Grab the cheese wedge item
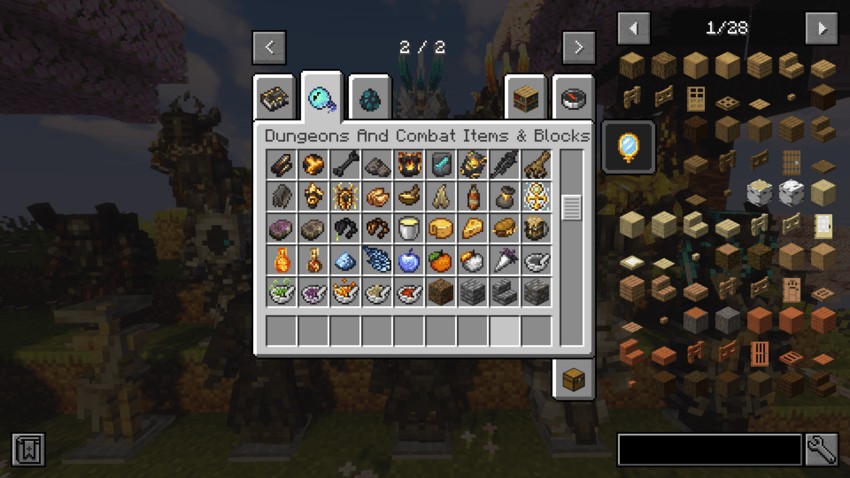The image size is (850, 478). (x=472, y=229)
